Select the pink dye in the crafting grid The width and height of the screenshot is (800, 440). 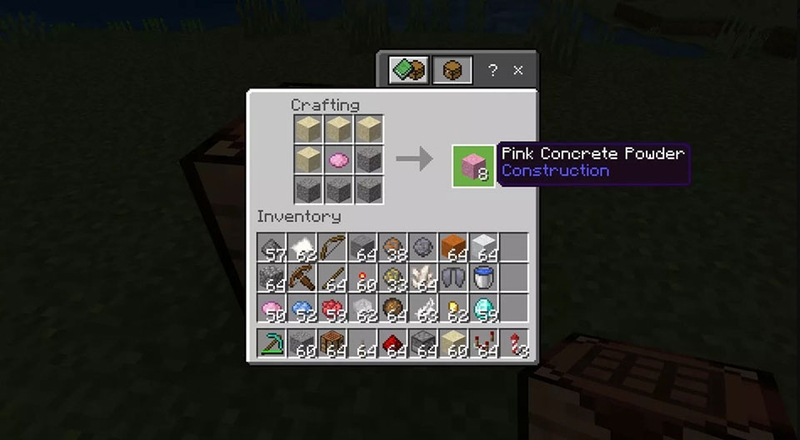click(339, 158)
